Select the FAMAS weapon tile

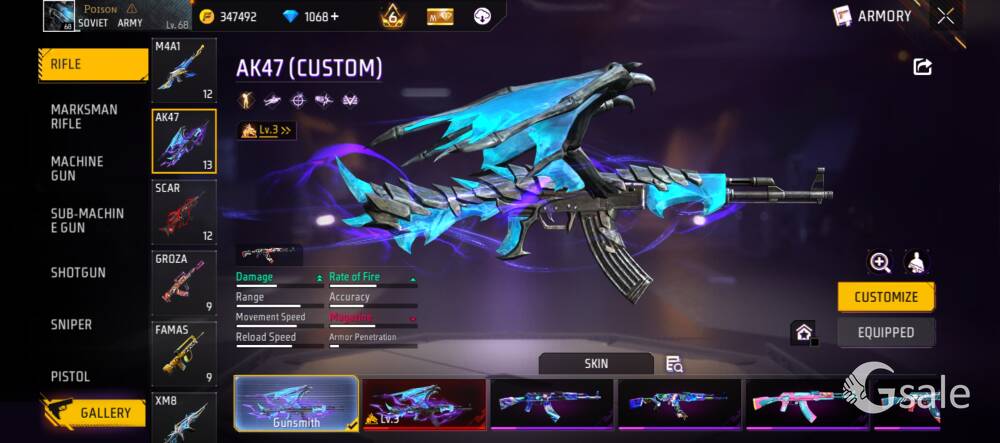(184, 354)
